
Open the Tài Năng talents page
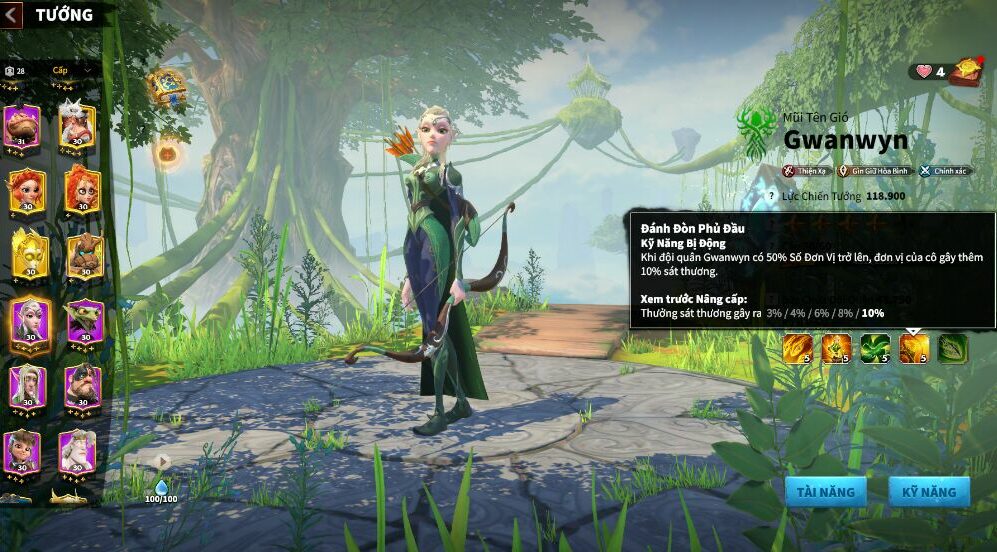[825, 491]
